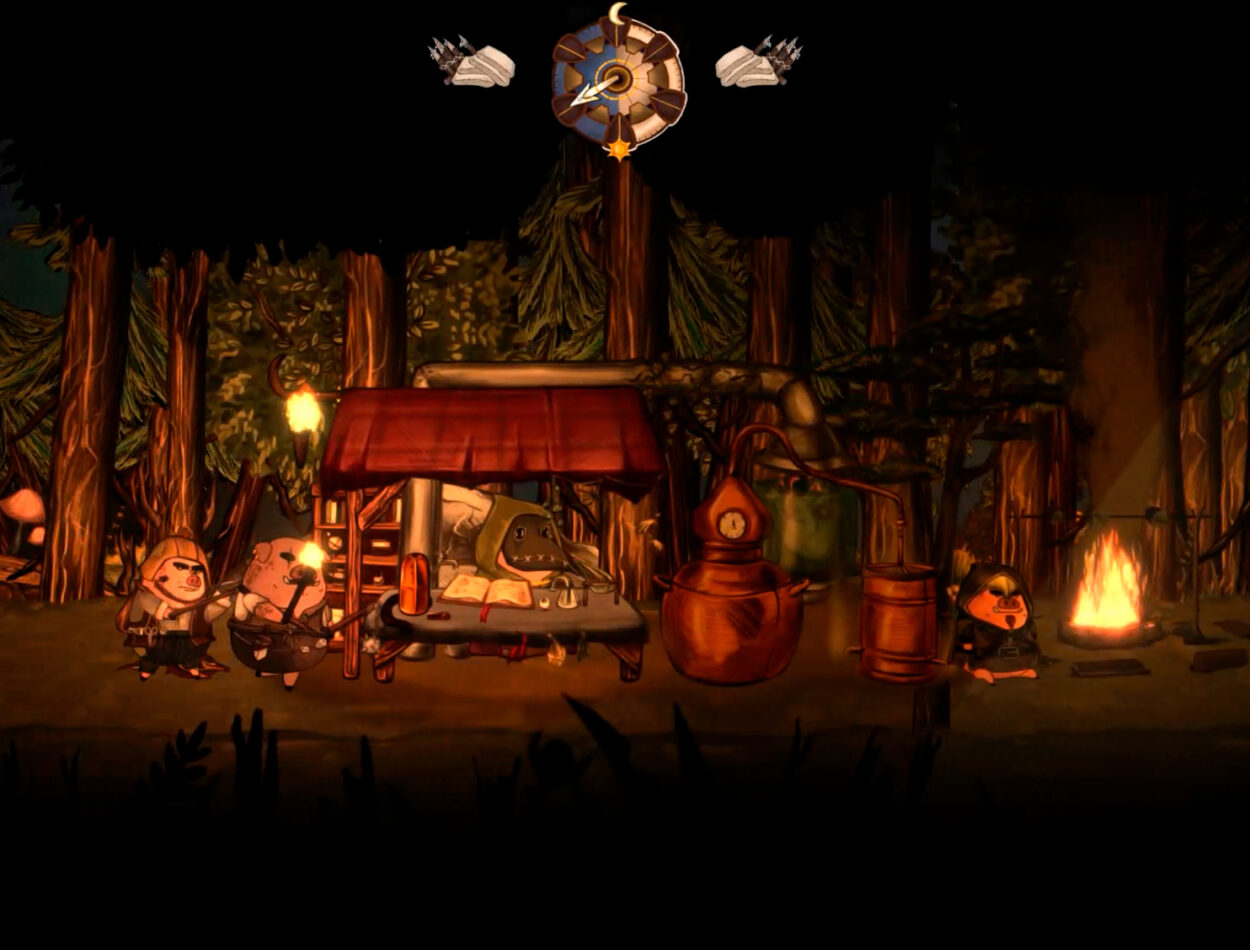Click the right hand holding arrows icon
The width and height of the screenshot is (1250, 950).
(x=758, y=62)
